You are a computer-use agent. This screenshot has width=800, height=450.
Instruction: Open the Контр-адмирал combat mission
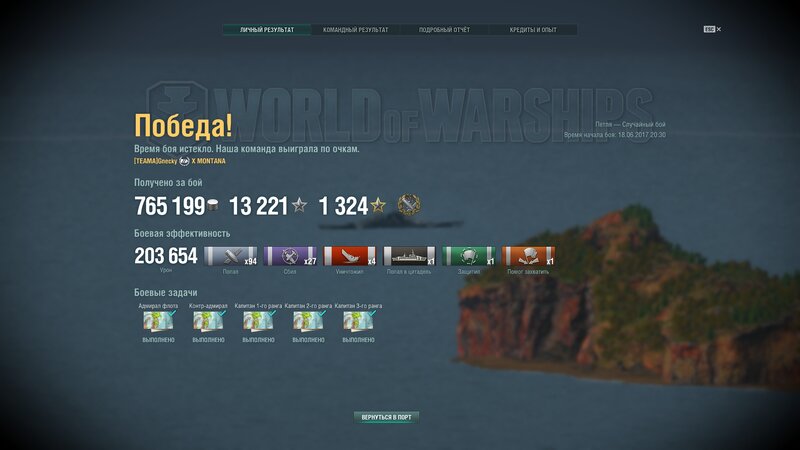pyautogui.click(x=208, y=322)
